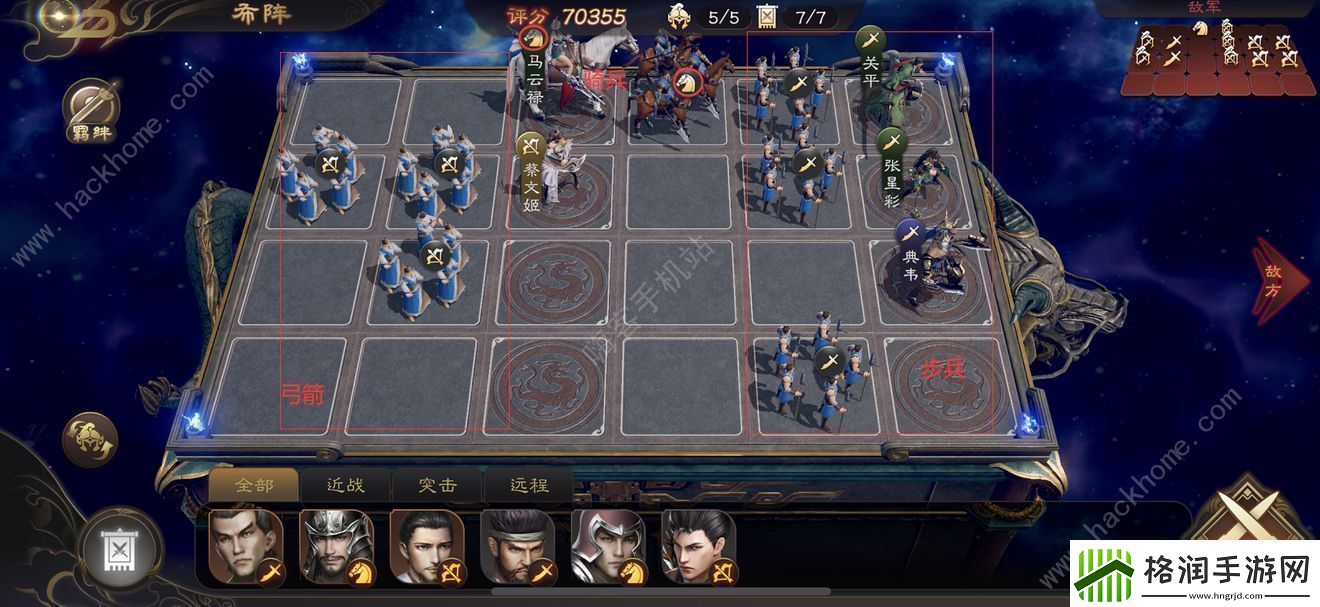
Task: Switch to the 全部 tab
Action: pos(253,485)
